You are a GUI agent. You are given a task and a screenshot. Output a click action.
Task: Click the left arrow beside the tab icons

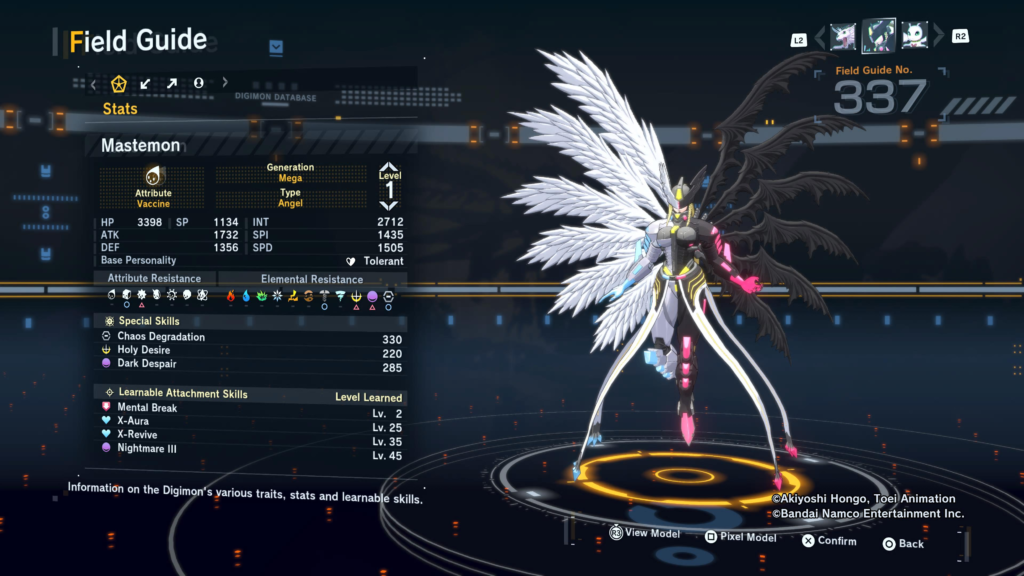pos(94,83)
